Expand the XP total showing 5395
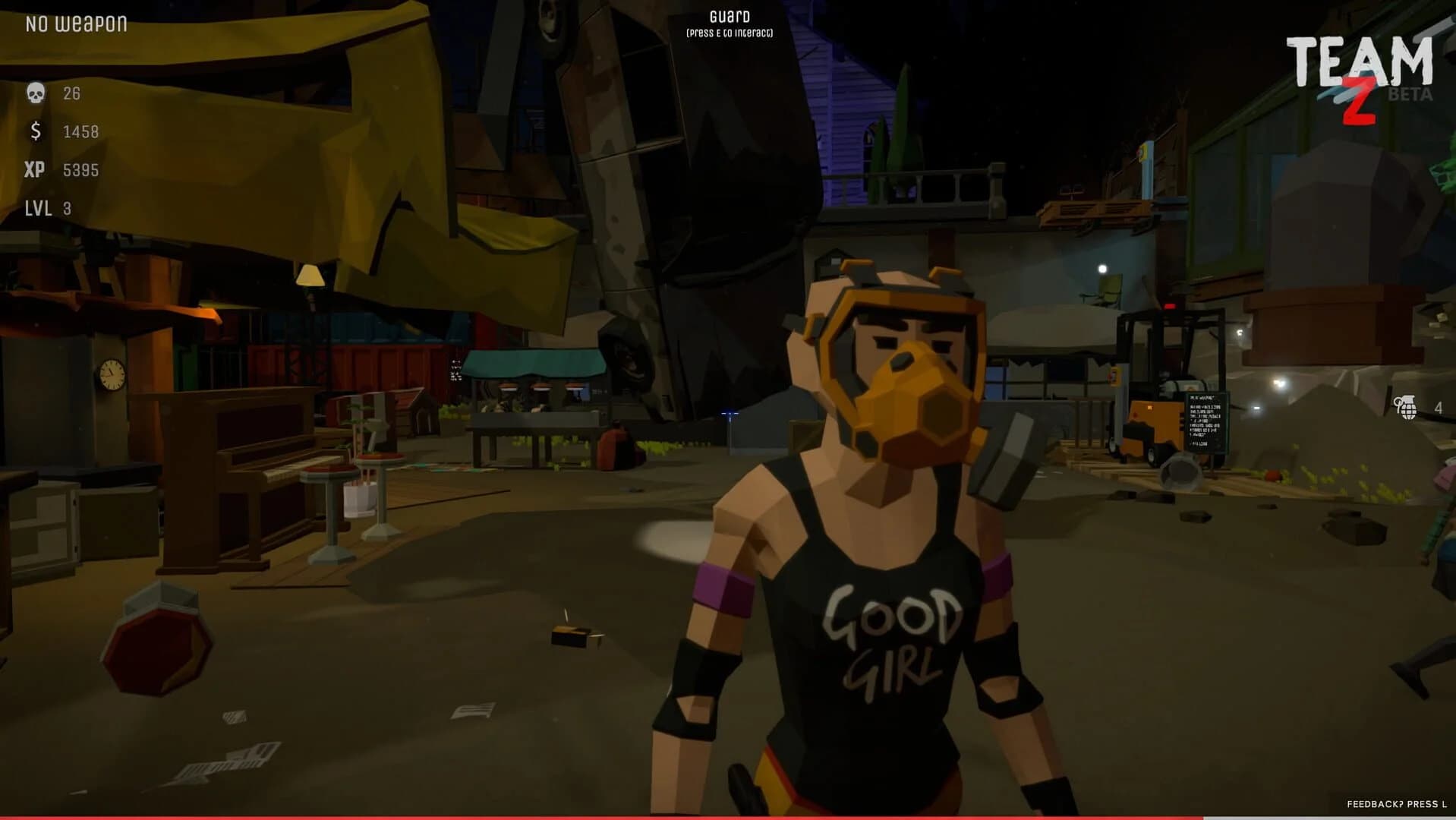 80,170
